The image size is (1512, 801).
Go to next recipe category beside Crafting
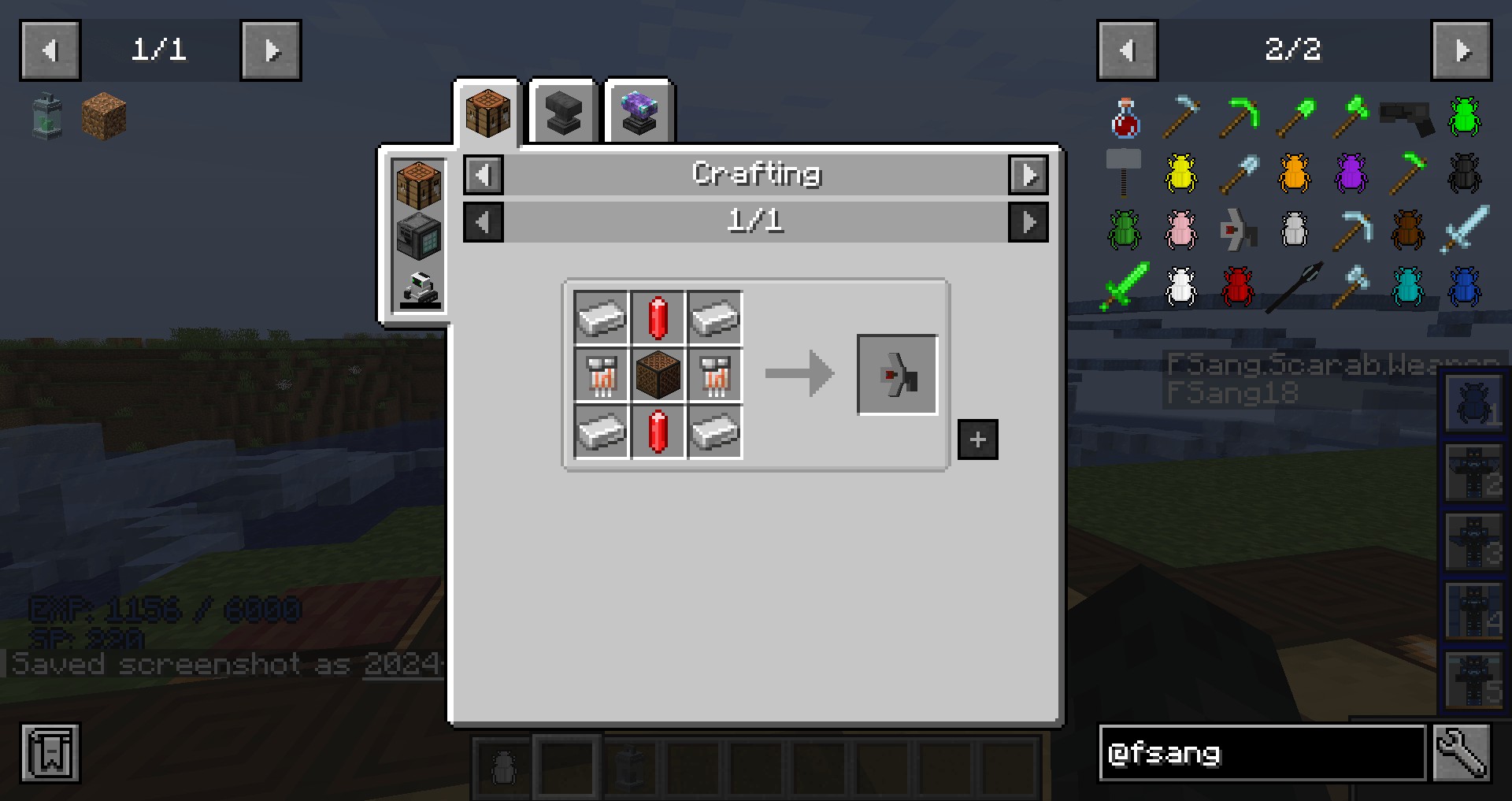tap(1028, 175)
